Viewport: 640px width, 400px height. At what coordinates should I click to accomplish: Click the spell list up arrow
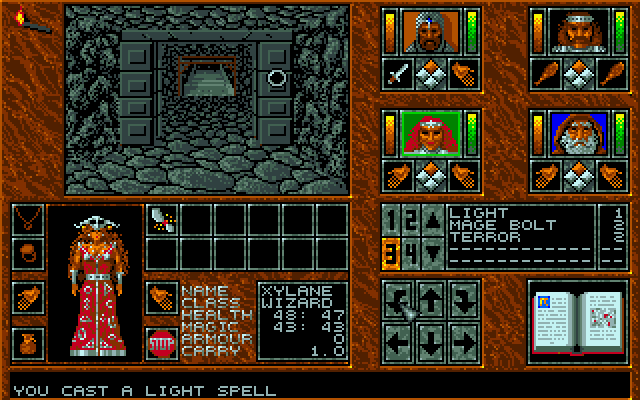point(429,220)
